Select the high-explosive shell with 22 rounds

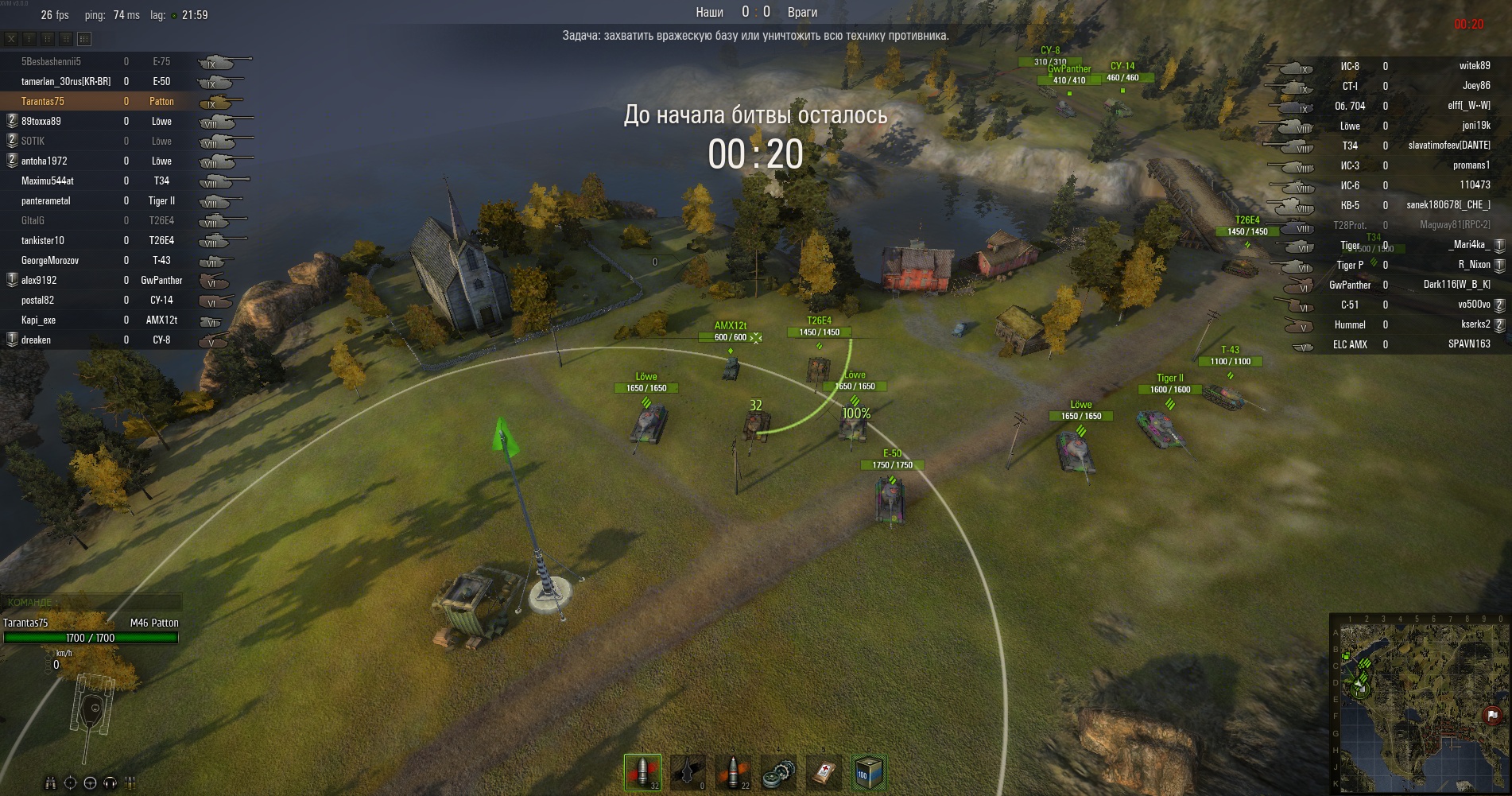tap(733, 771)
